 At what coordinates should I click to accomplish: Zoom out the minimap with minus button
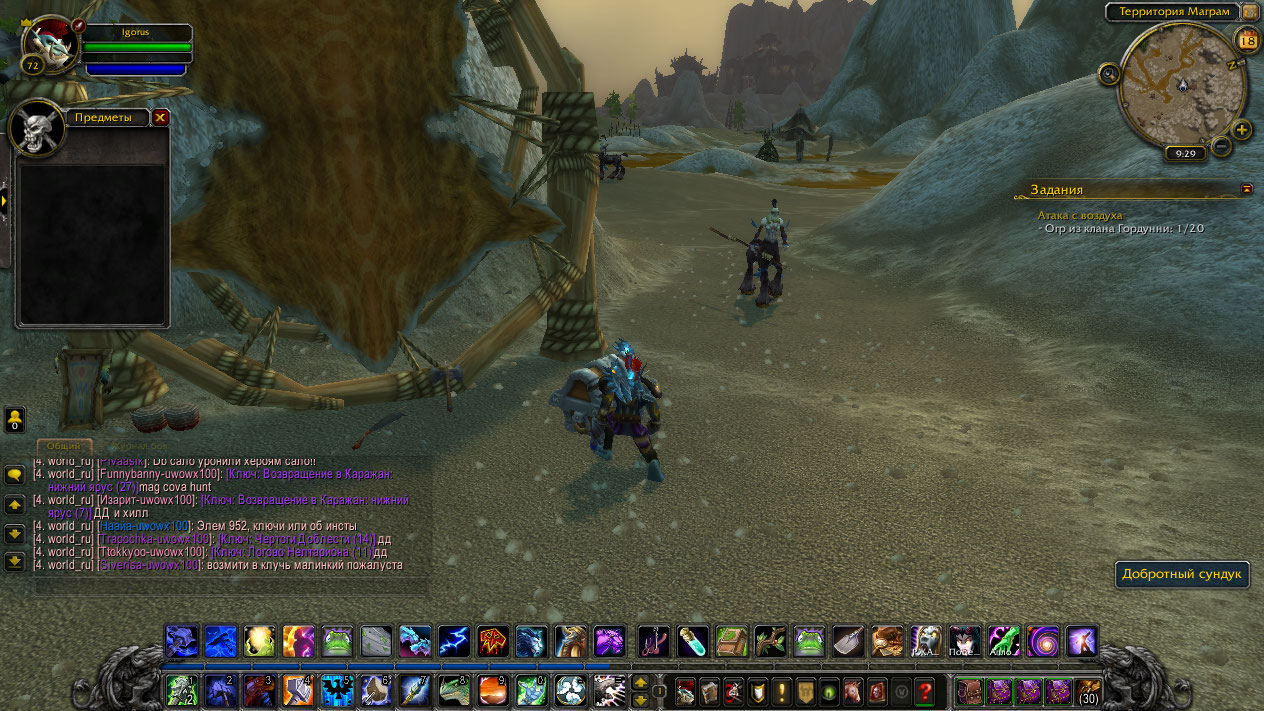pos(1221,147)
